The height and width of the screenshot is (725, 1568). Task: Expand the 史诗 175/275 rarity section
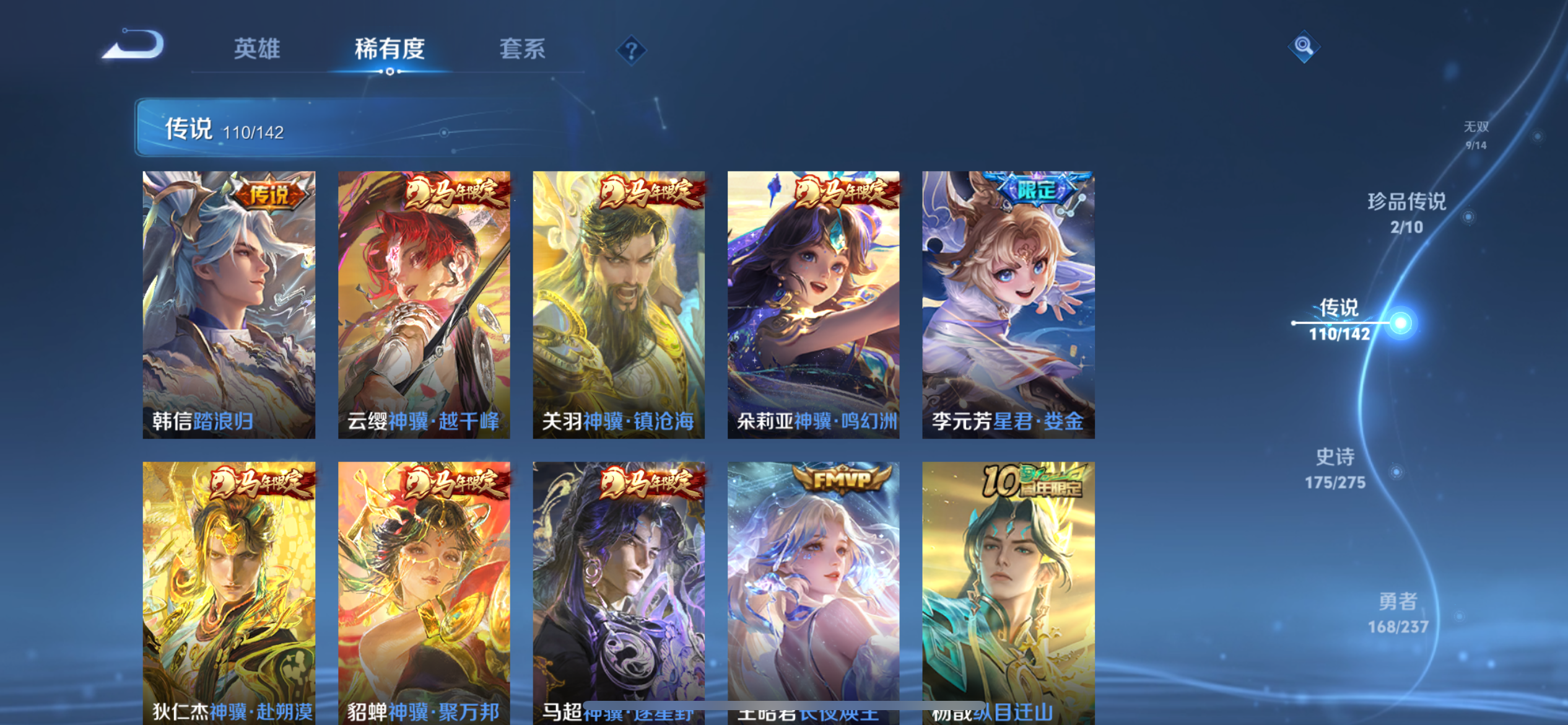[1336, 468]
